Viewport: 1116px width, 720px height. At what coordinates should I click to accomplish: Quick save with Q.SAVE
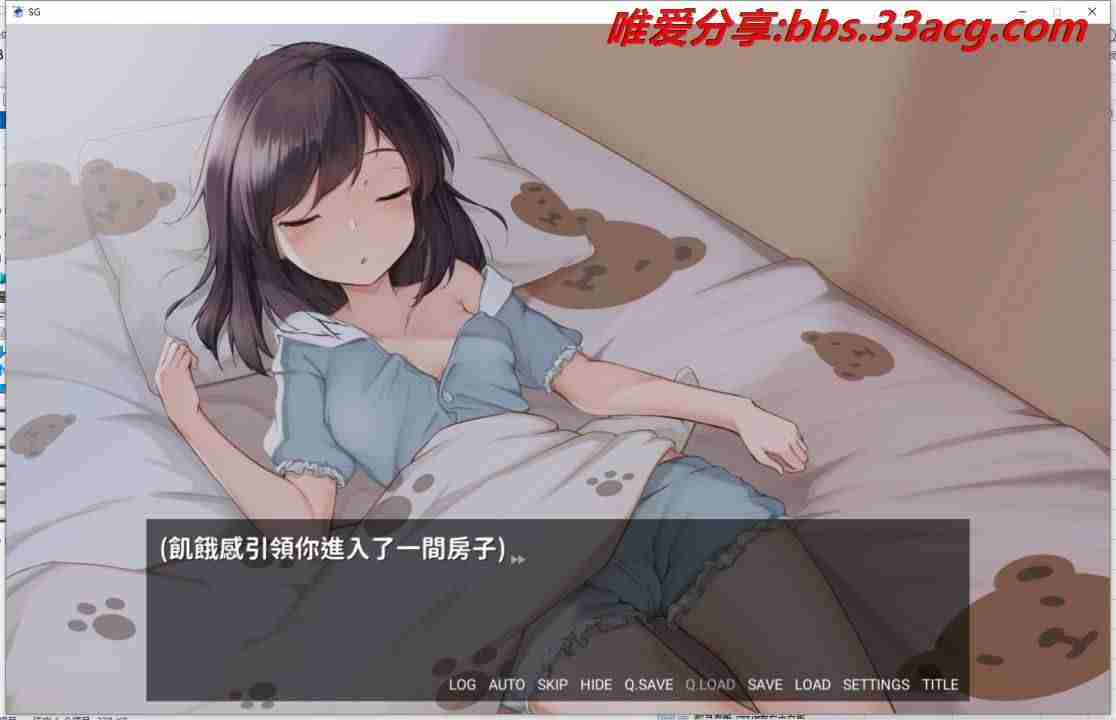coord(649,685)
